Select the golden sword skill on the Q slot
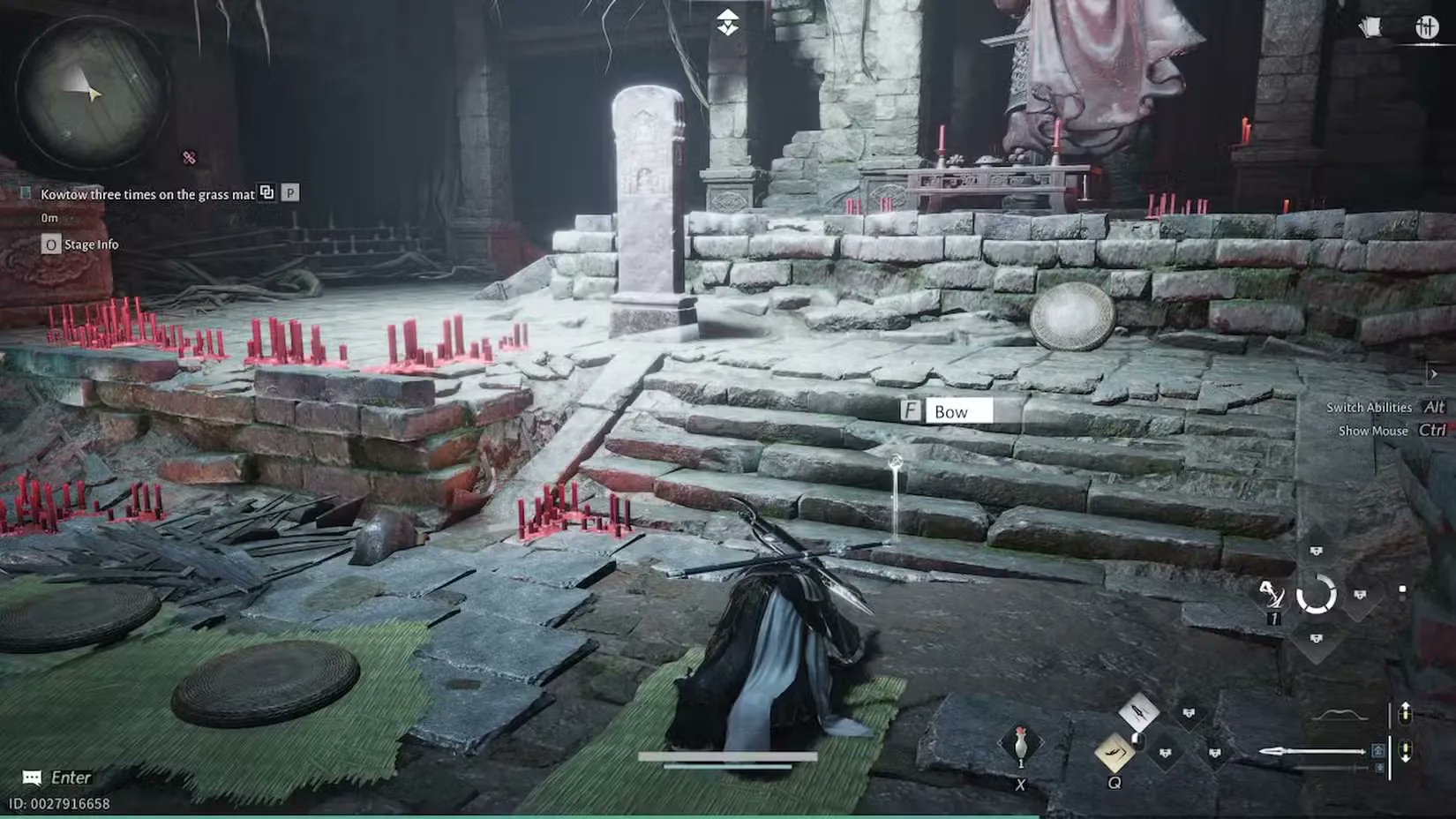This screenshot has width=1456, height=819. click(1115, 754)
